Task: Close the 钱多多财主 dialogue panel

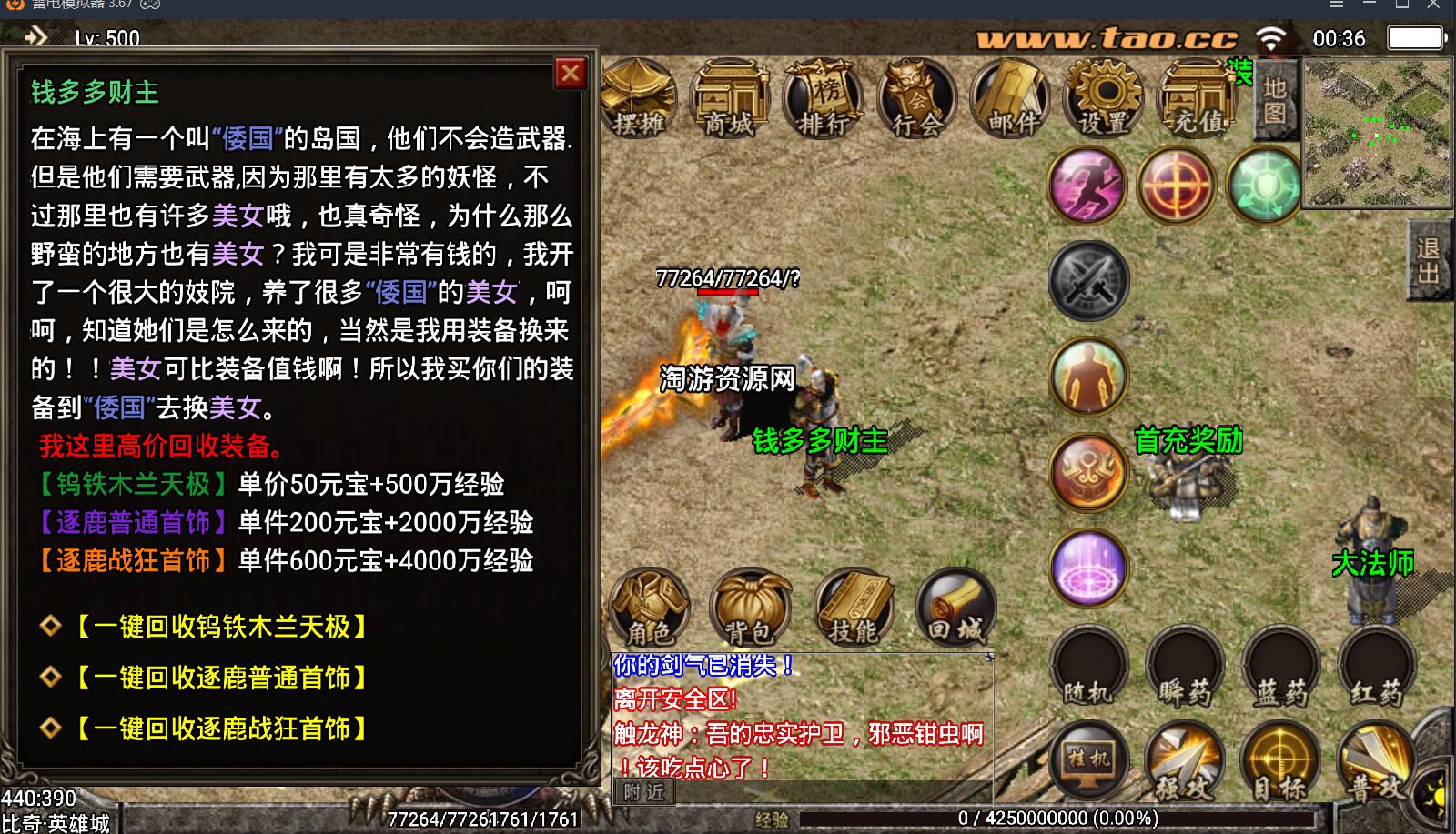Action: [x=571, y=73]
